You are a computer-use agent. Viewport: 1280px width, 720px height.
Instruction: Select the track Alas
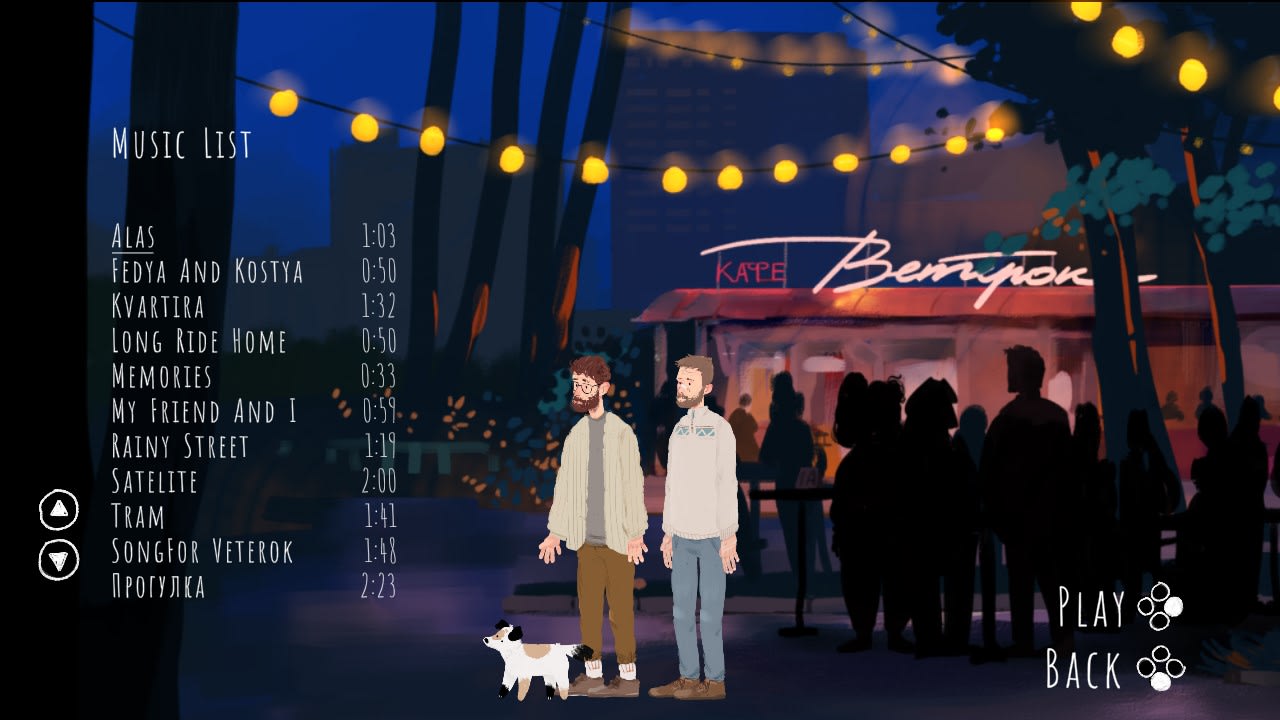click(x=133, y=237)
